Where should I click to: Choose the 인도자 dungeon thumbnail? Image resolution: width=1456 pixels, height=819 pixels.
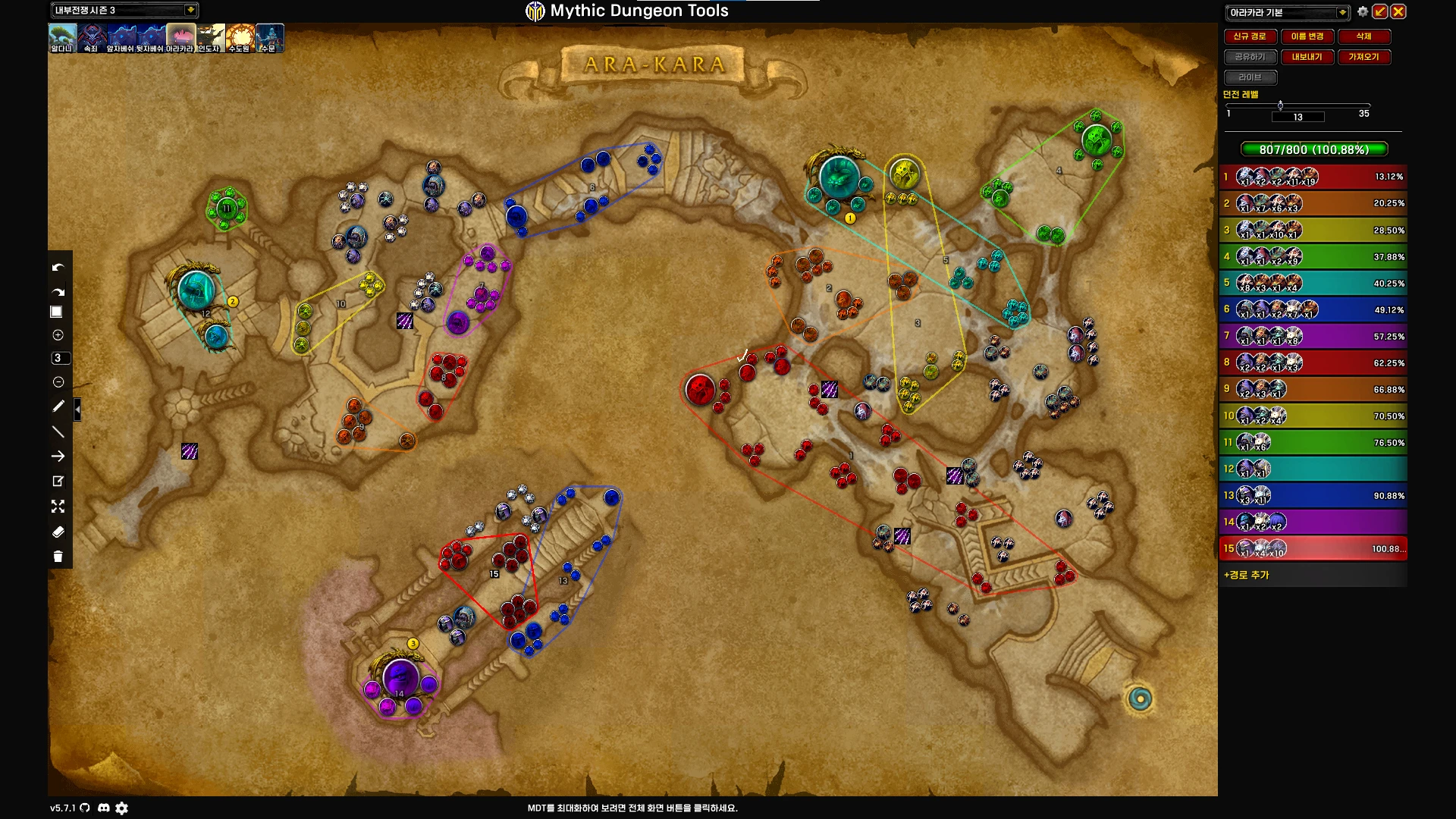pyautogui.click(x=210, y=37)
